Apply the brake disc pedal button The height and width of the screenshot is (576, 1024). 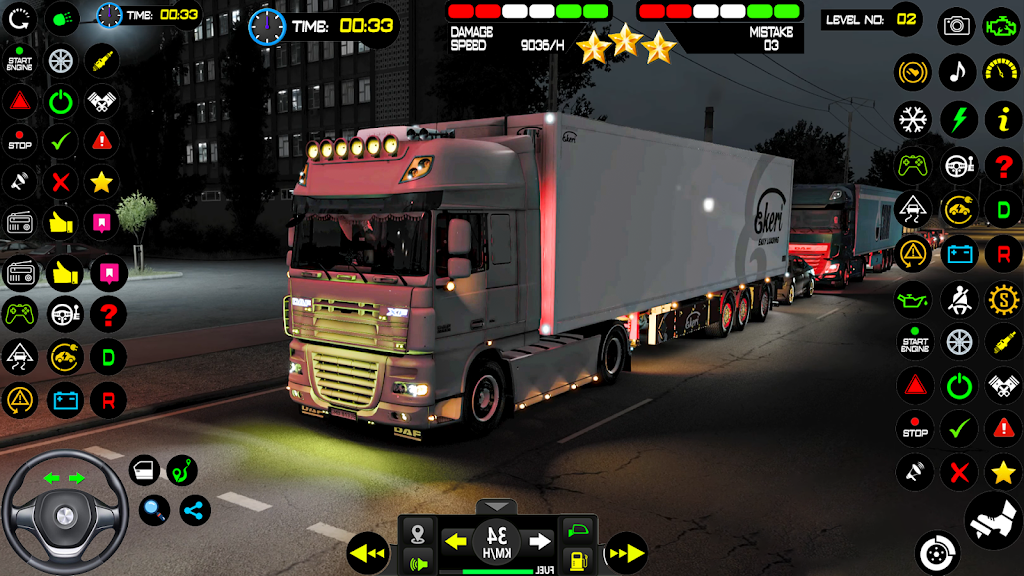[937, 552]
